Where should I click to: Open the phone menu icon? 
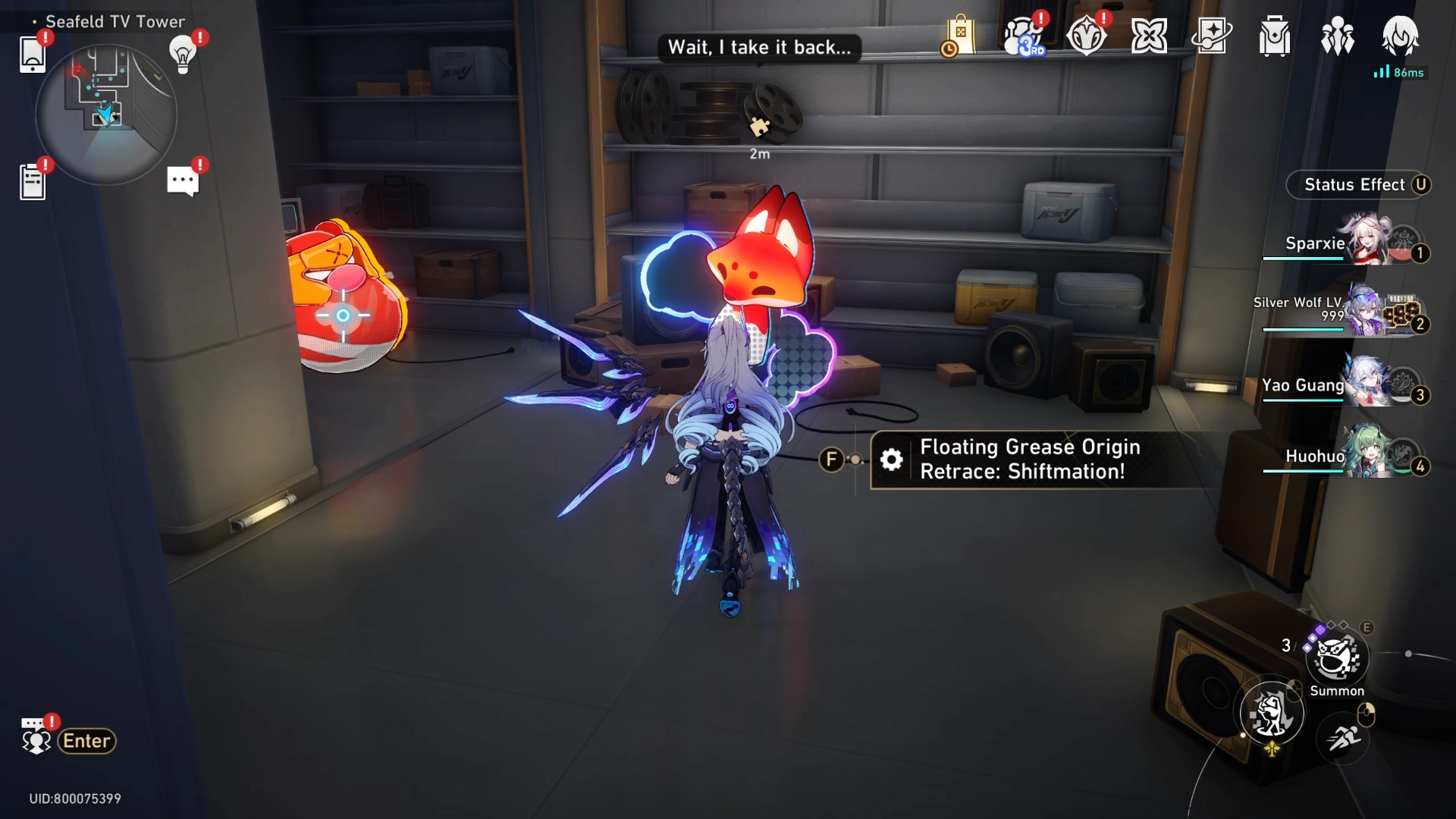point(33,54)
